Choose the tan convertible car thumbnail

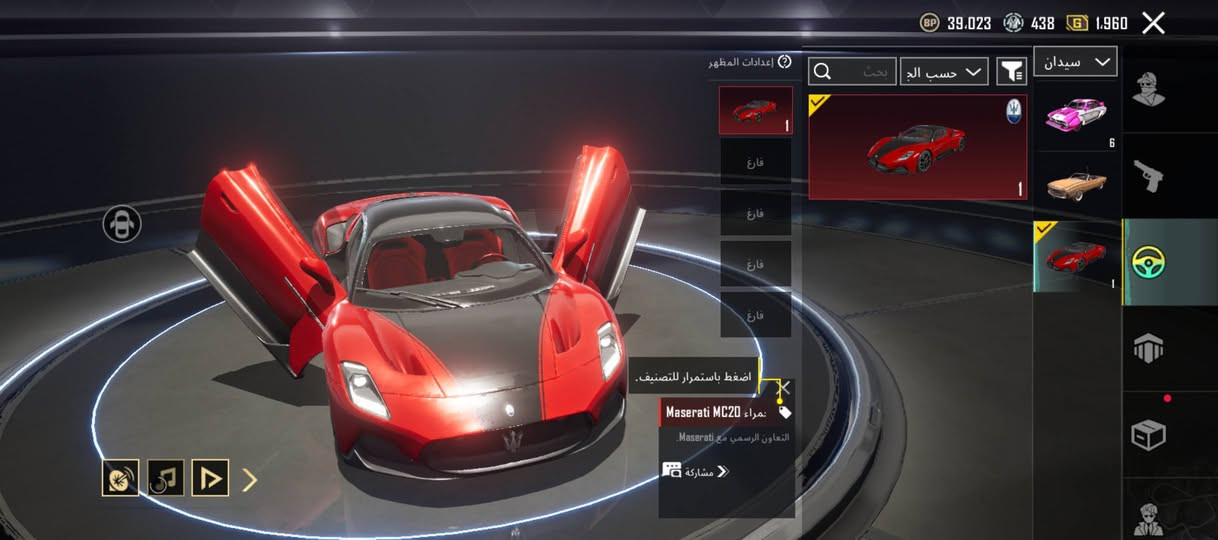click(x=1076, y=185)
